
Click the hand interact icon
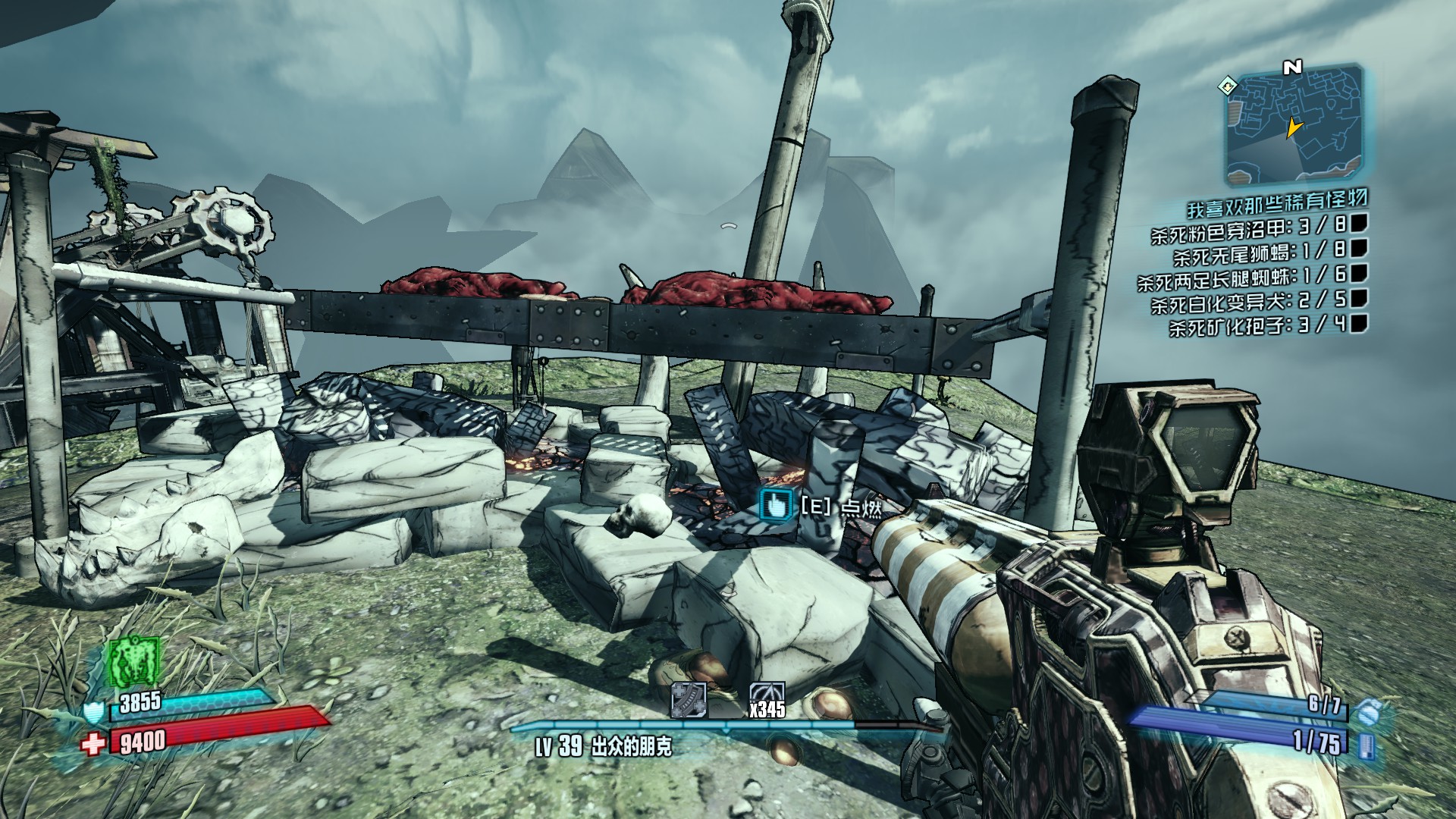click(x=776, y=504)
